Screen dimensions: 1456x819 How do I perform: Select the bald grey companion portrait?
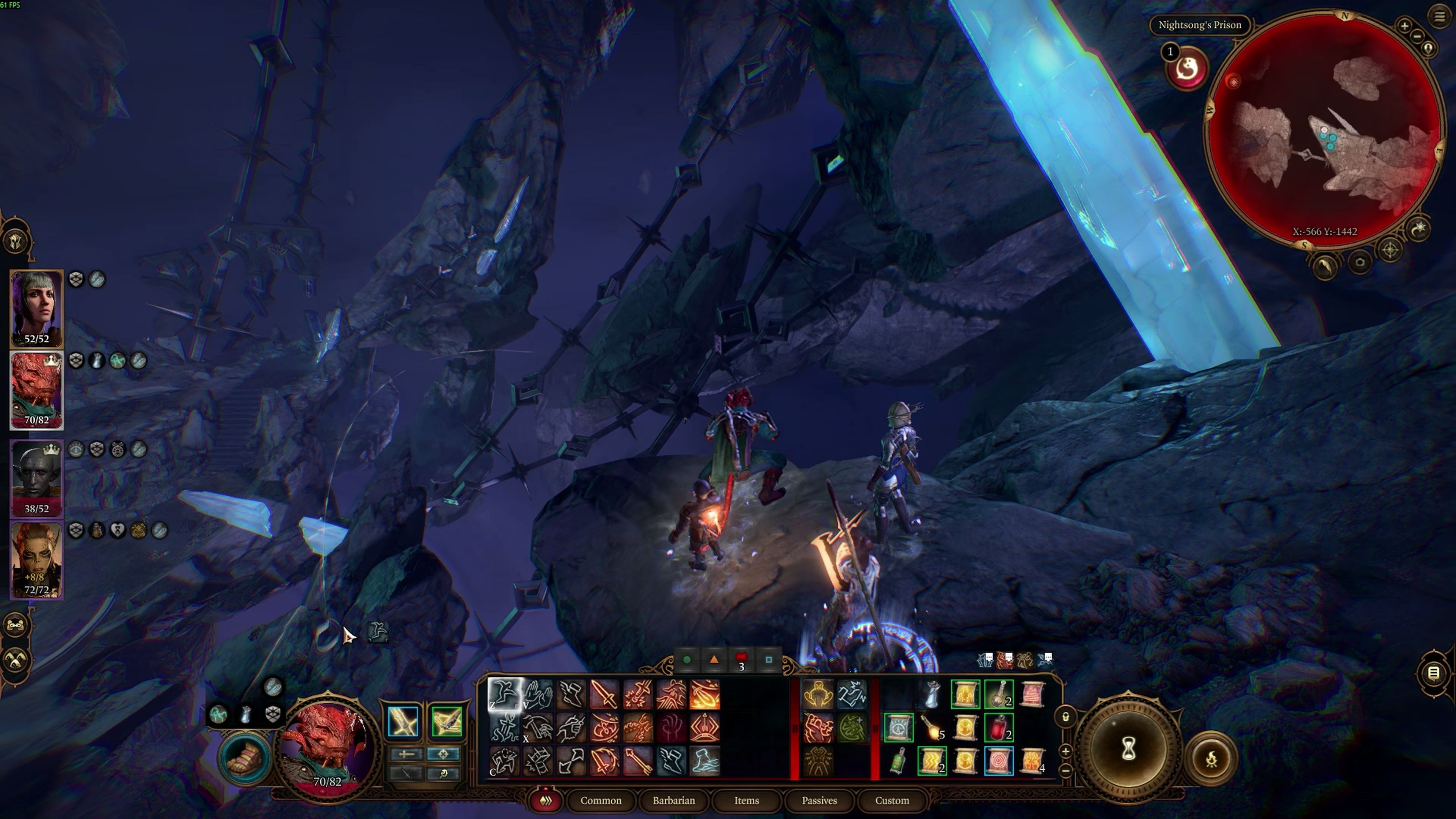click(37, 478)
